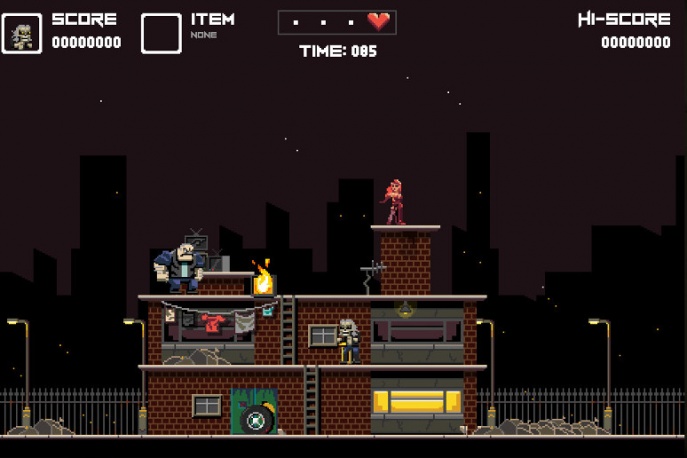Image resolution: width=687 pixels, height=458 pixels.
Task: Select the empty ITEM slot box
Action: (161, 34)
